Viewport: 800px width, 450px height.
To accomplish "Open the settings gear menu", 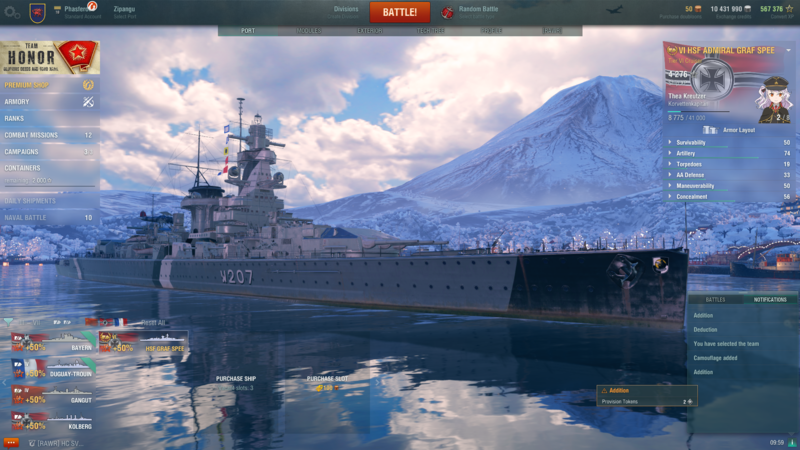I will click(10, 12).
